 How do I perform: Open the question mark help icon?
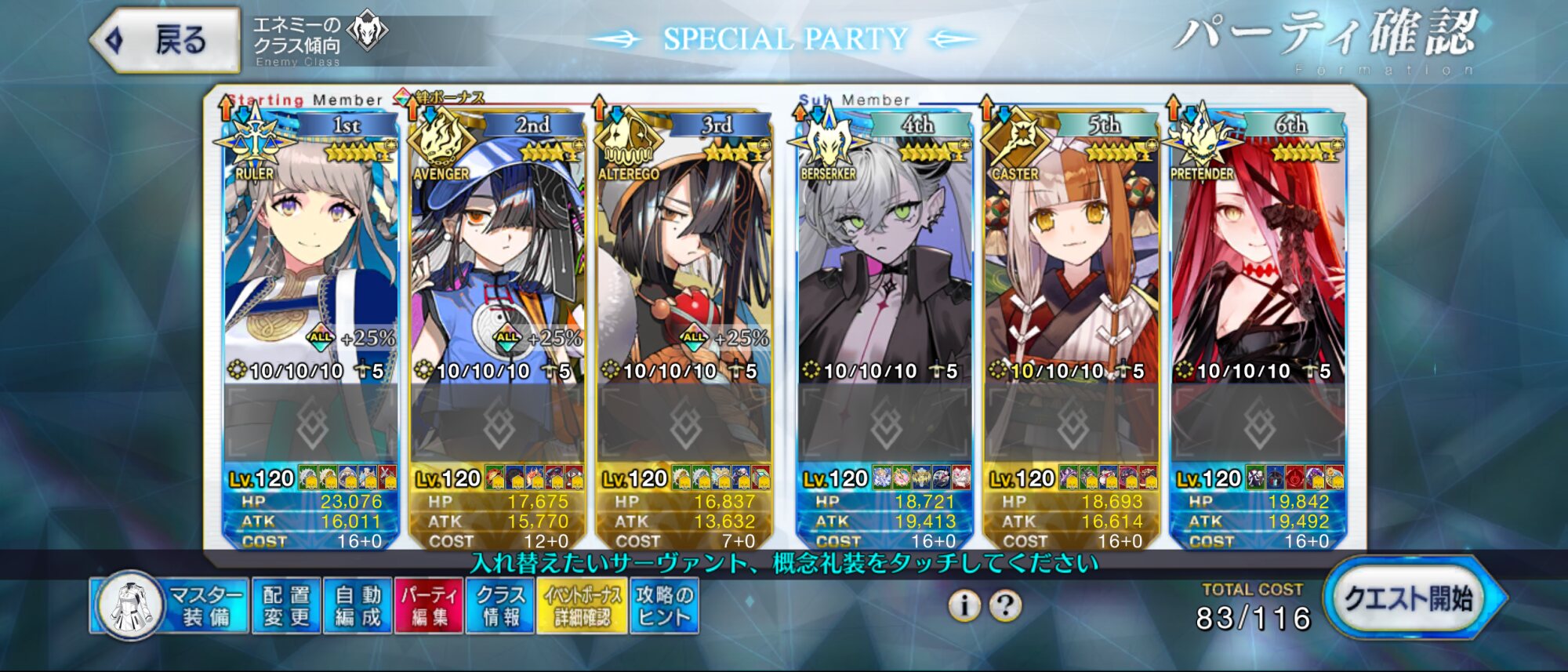(x=1005, y=605)
